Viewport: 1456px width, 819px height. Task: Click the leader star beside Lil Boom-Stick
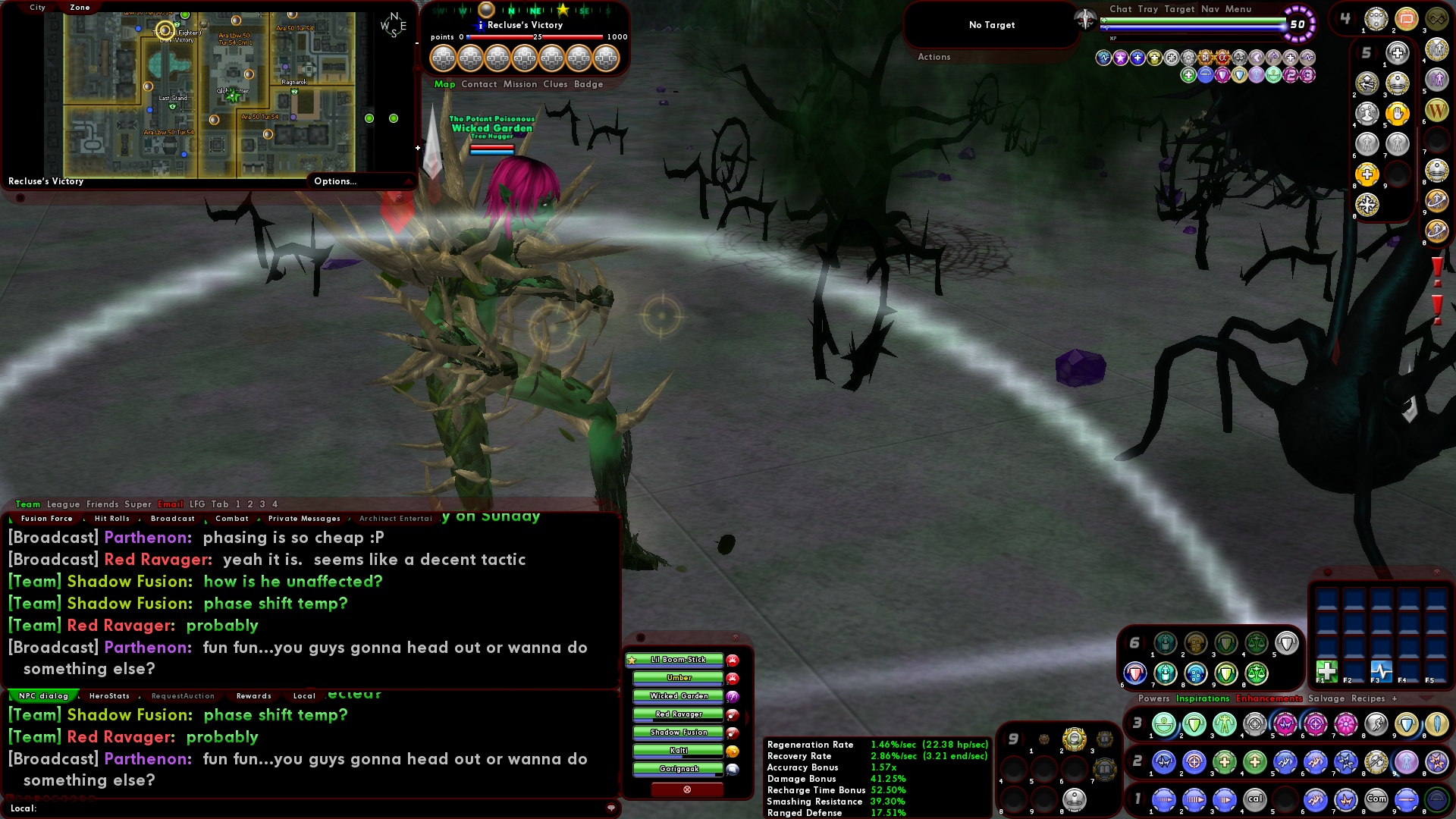[x=631, y=660]
